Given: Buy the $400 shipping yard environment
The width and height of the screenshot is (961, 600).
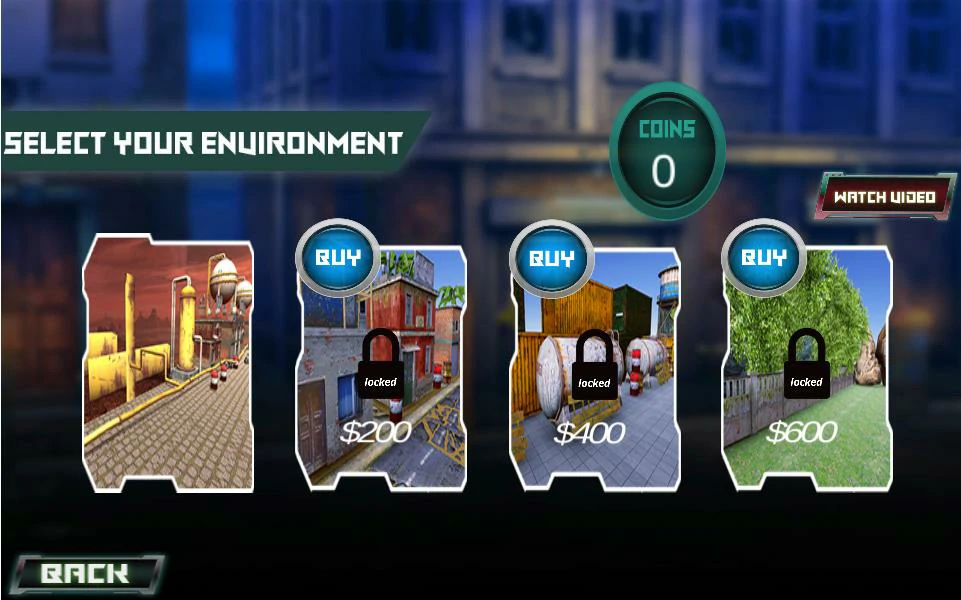Looking at the screenshot, I should pyautogui.click(x=551, y=258).
